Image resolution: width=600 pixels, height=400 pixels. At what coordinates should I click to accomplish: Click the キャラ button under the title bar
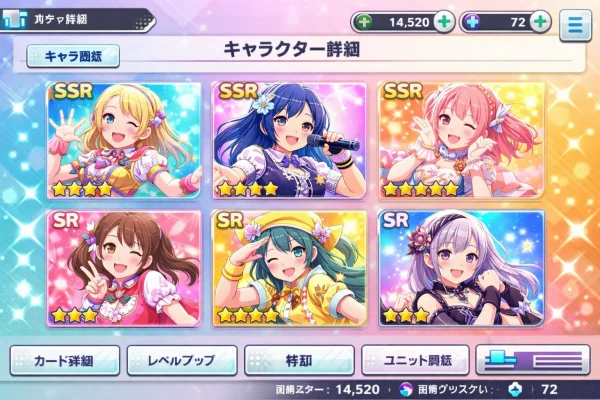tap(74, 57)
